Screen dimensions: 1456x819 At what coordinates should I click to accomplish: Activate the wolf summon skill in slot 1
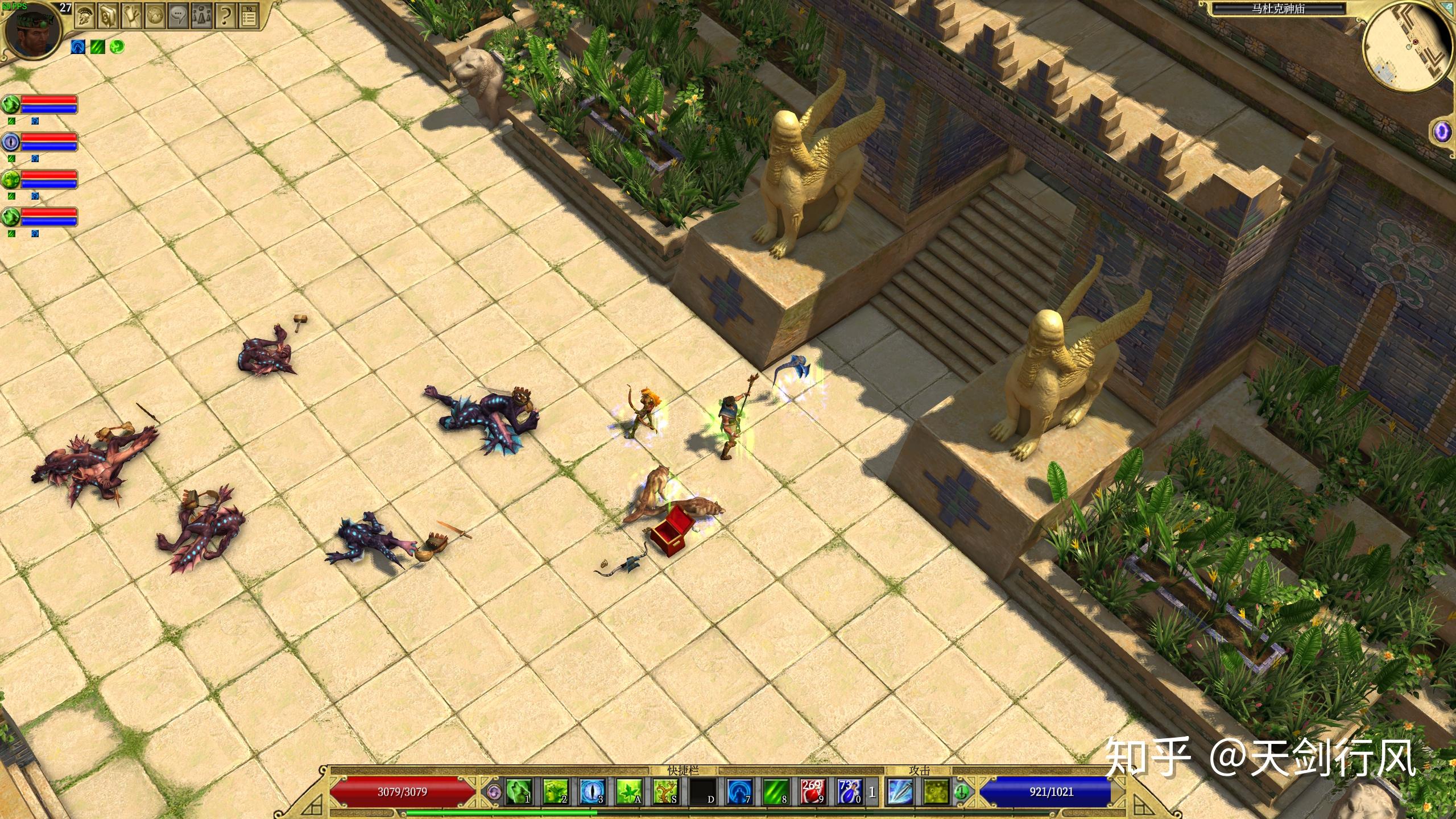[x=519, y=791]
